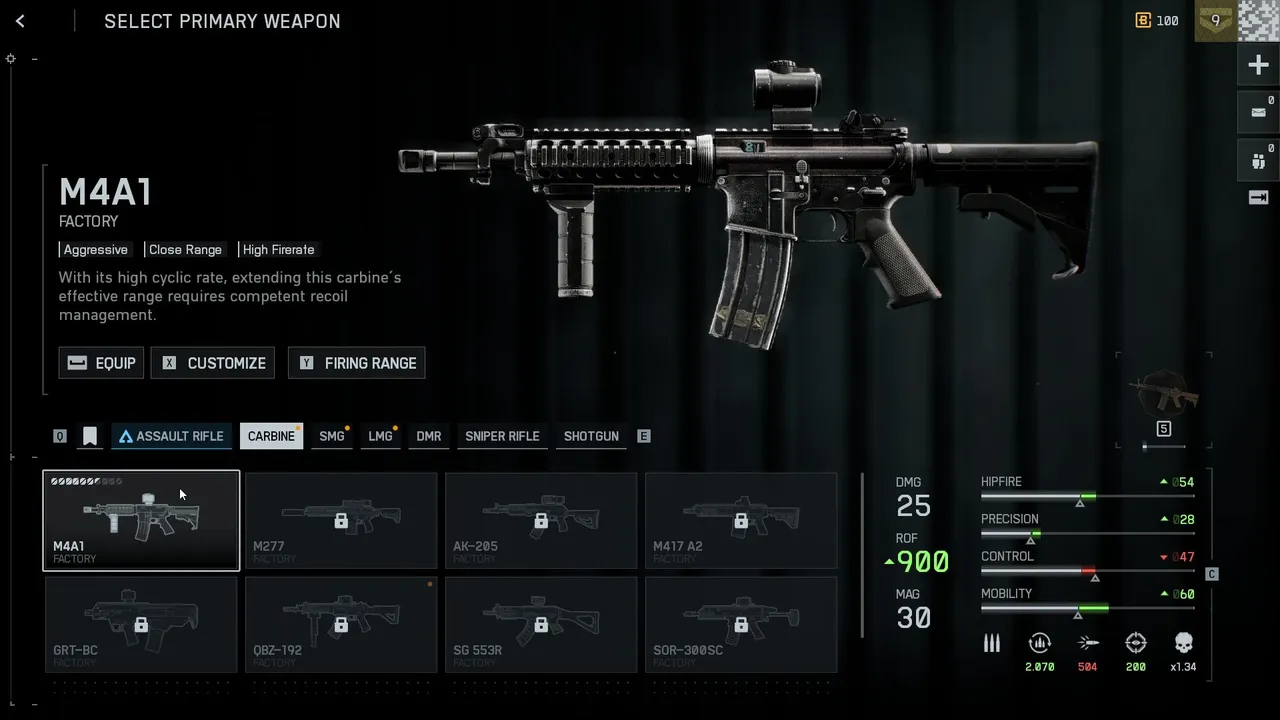Open the bookmark favorites filter
1280x720 pixels.
(x=90, y=436)
